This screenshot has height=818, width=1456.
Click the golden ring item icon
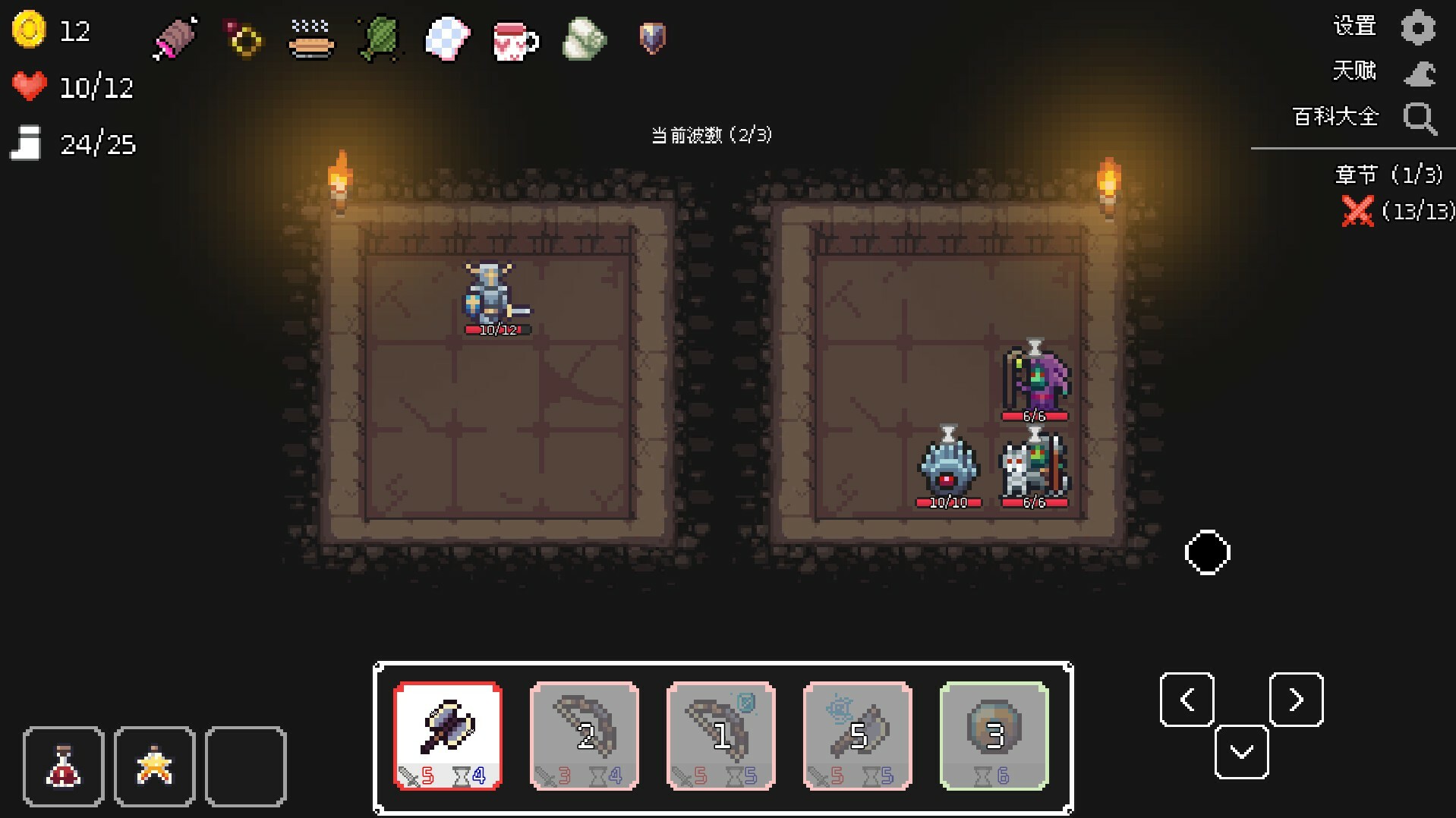coord(241,38)
